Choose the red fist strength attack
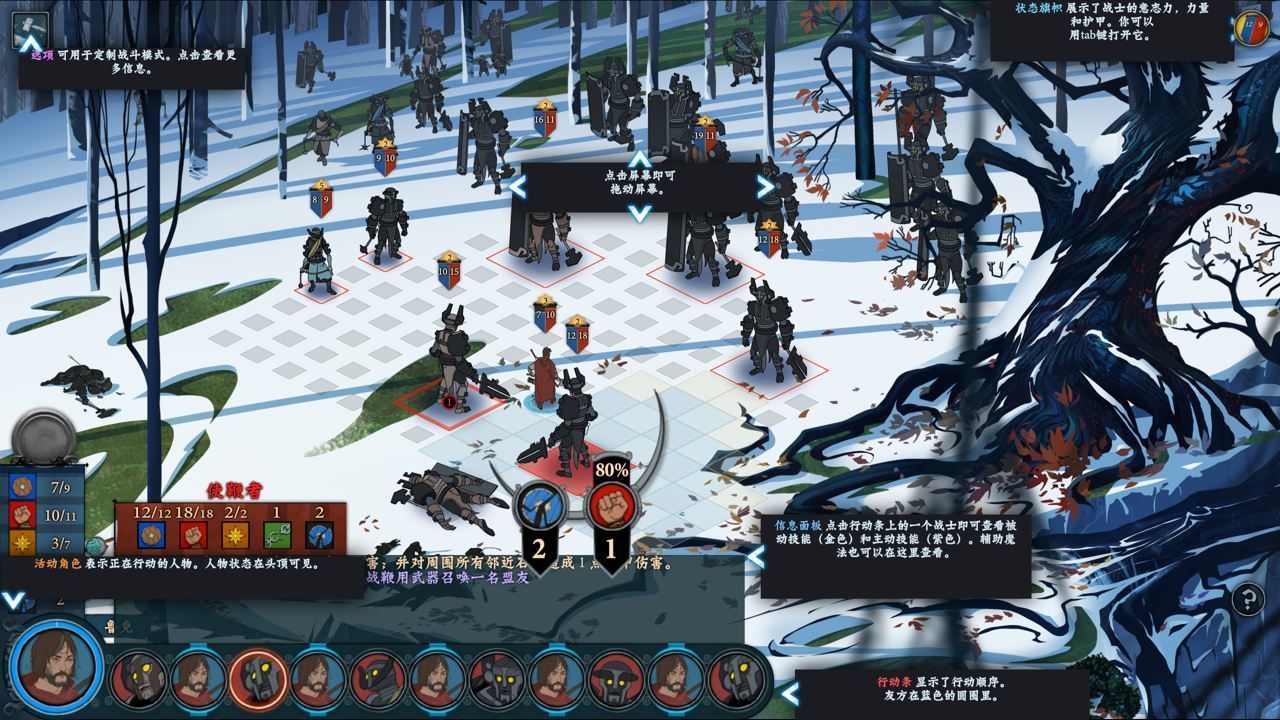1280x720 pixels. click(610, 505)
